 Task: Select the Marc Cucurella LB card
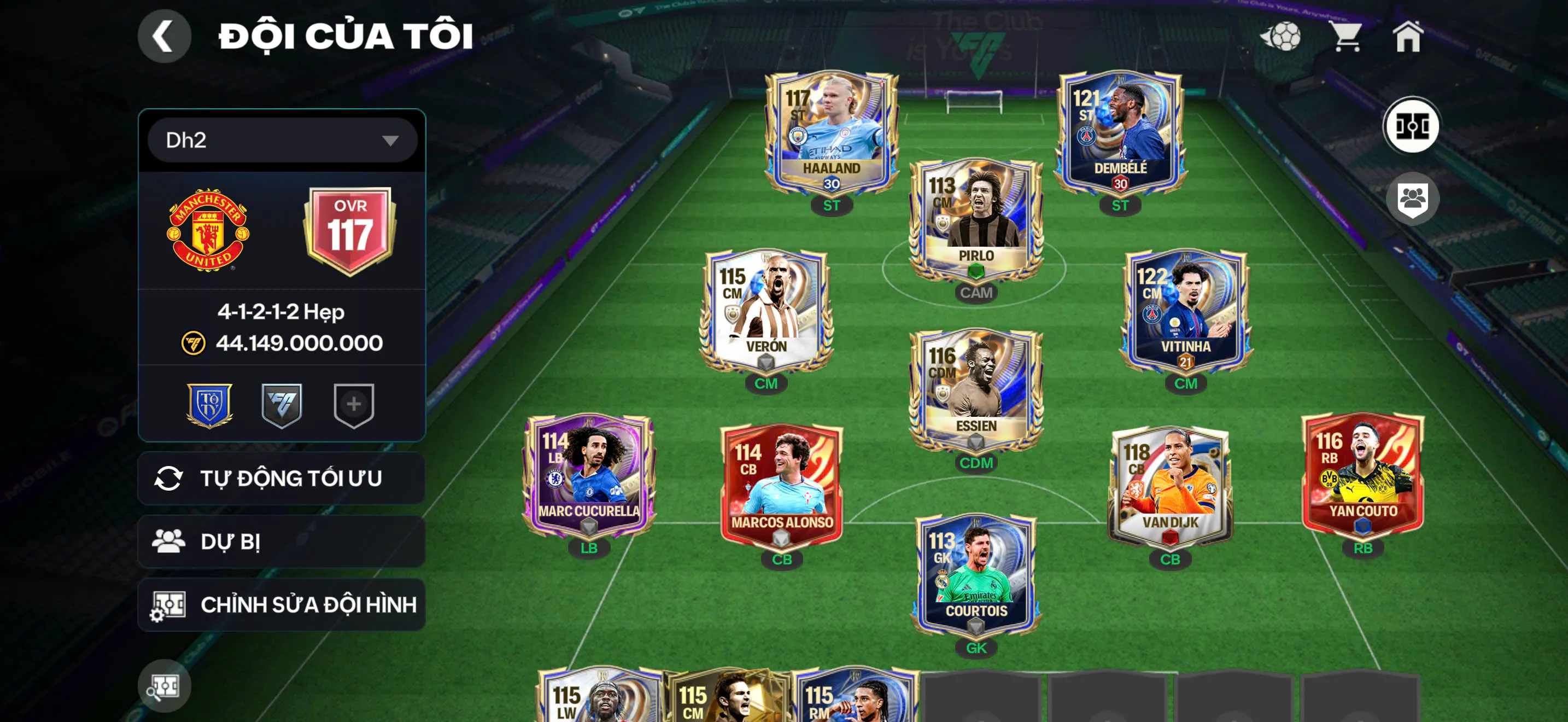pyautogui.click(x=589, y=476)
